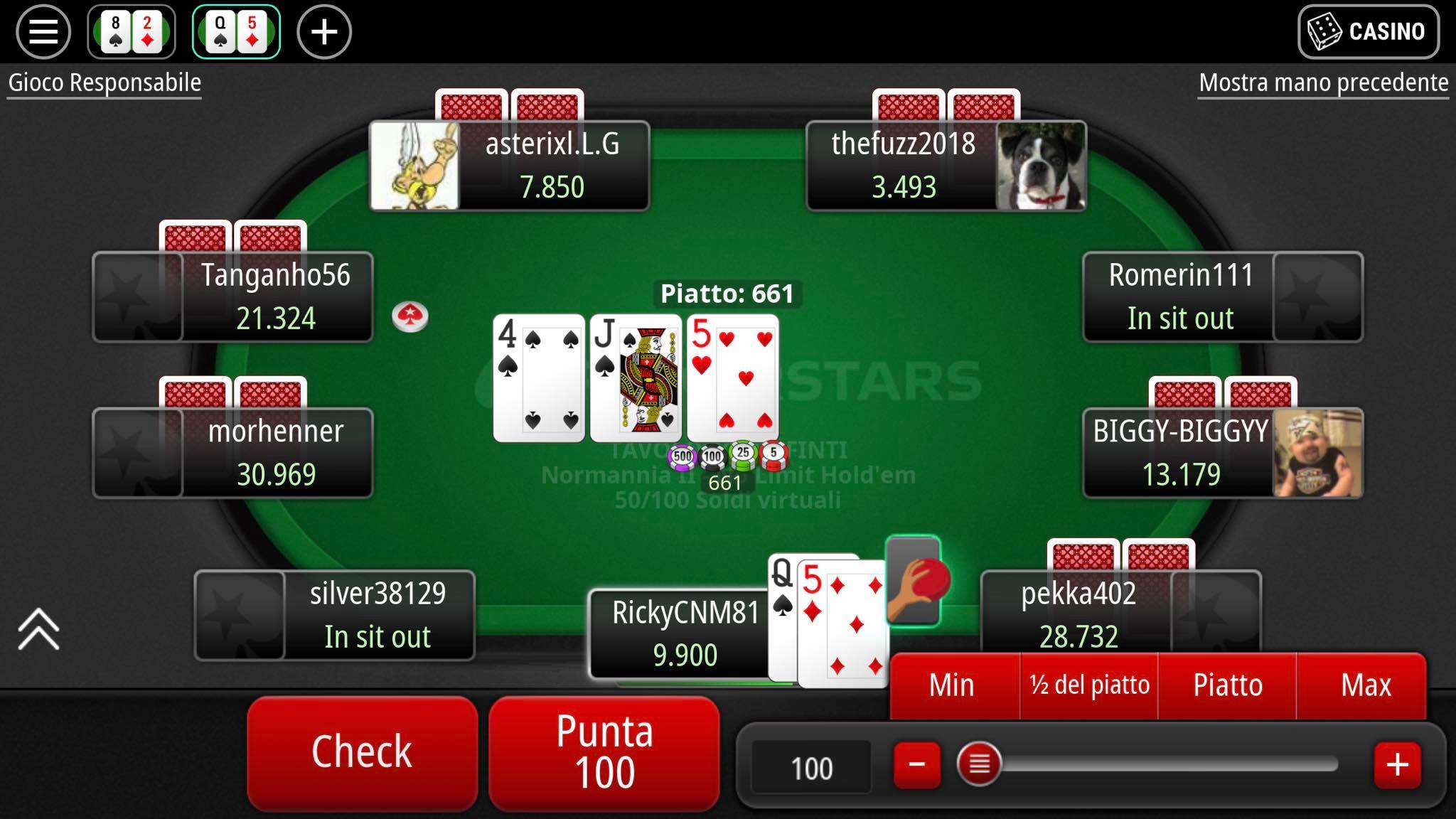The image size is (1456, 819).
Task: Add a new table with plus button
Action: click(323, 32)
